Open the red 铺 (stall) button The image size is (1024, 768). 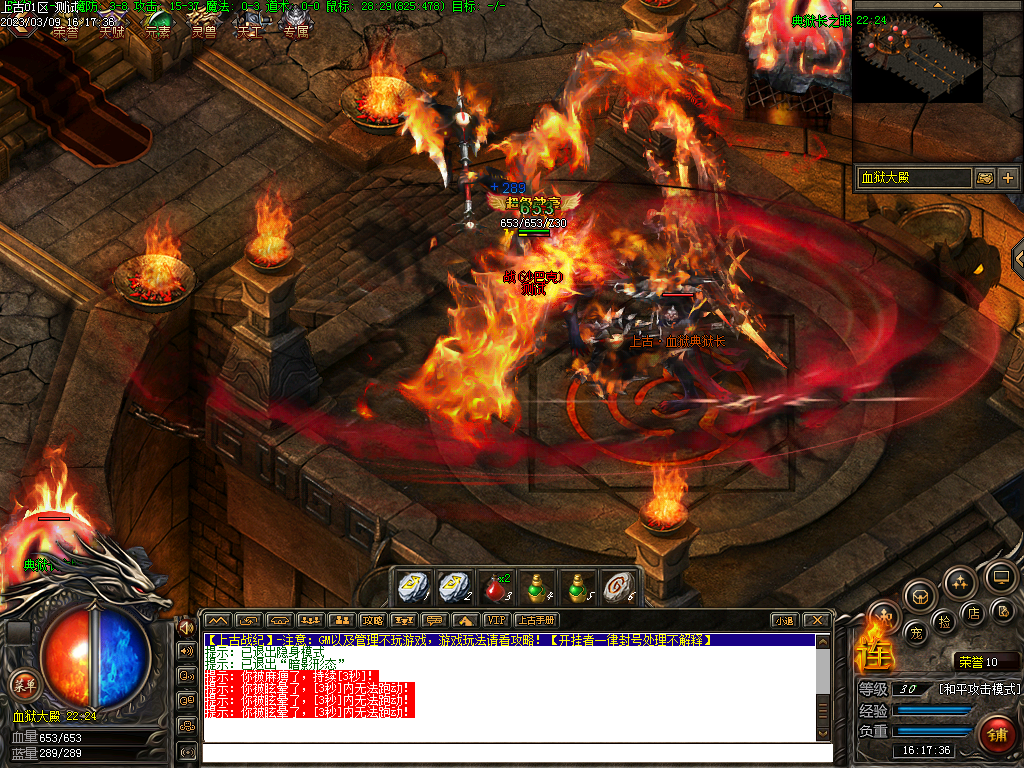point(996,735)
